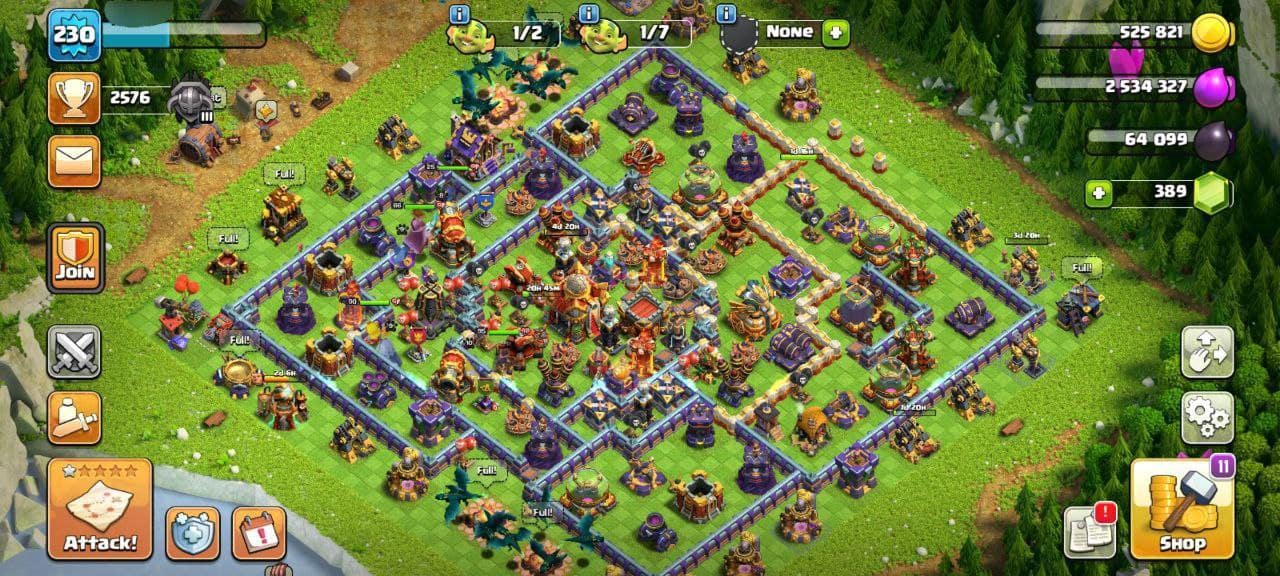Open the Attack! map button
1280x576 pixels.
100,509
